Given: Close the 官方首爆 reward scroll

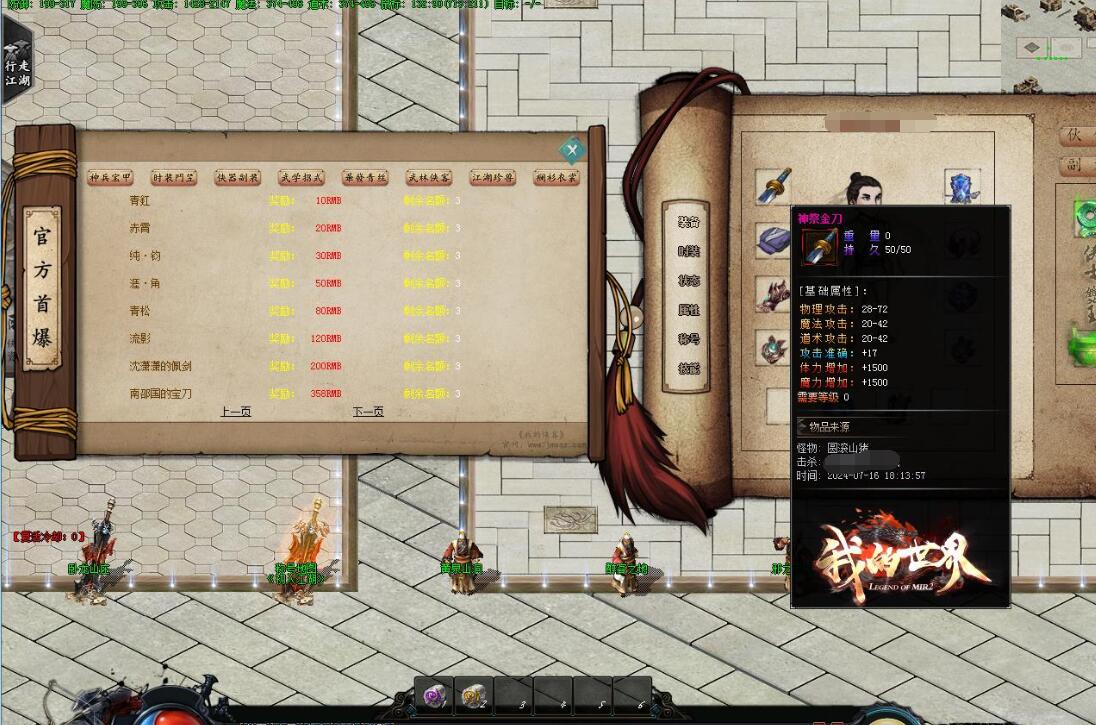Looking at the screenshot, I should click(x=572, y=151).
